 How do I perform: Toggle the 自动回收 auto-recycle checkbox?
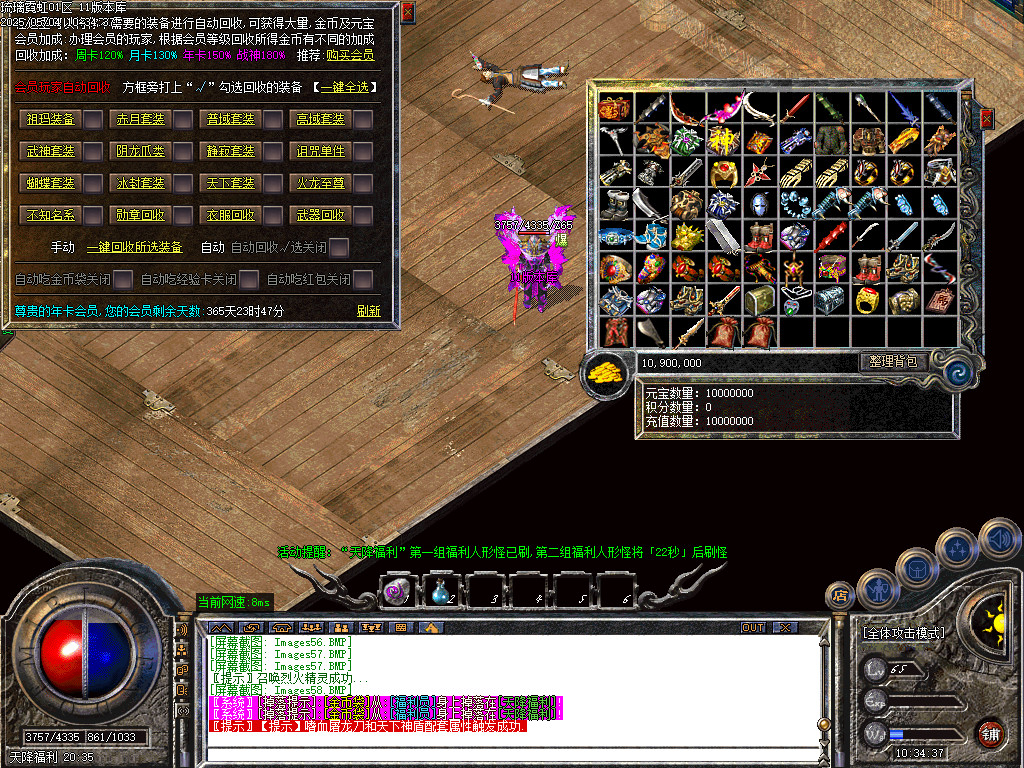click(x=340, y=247)
